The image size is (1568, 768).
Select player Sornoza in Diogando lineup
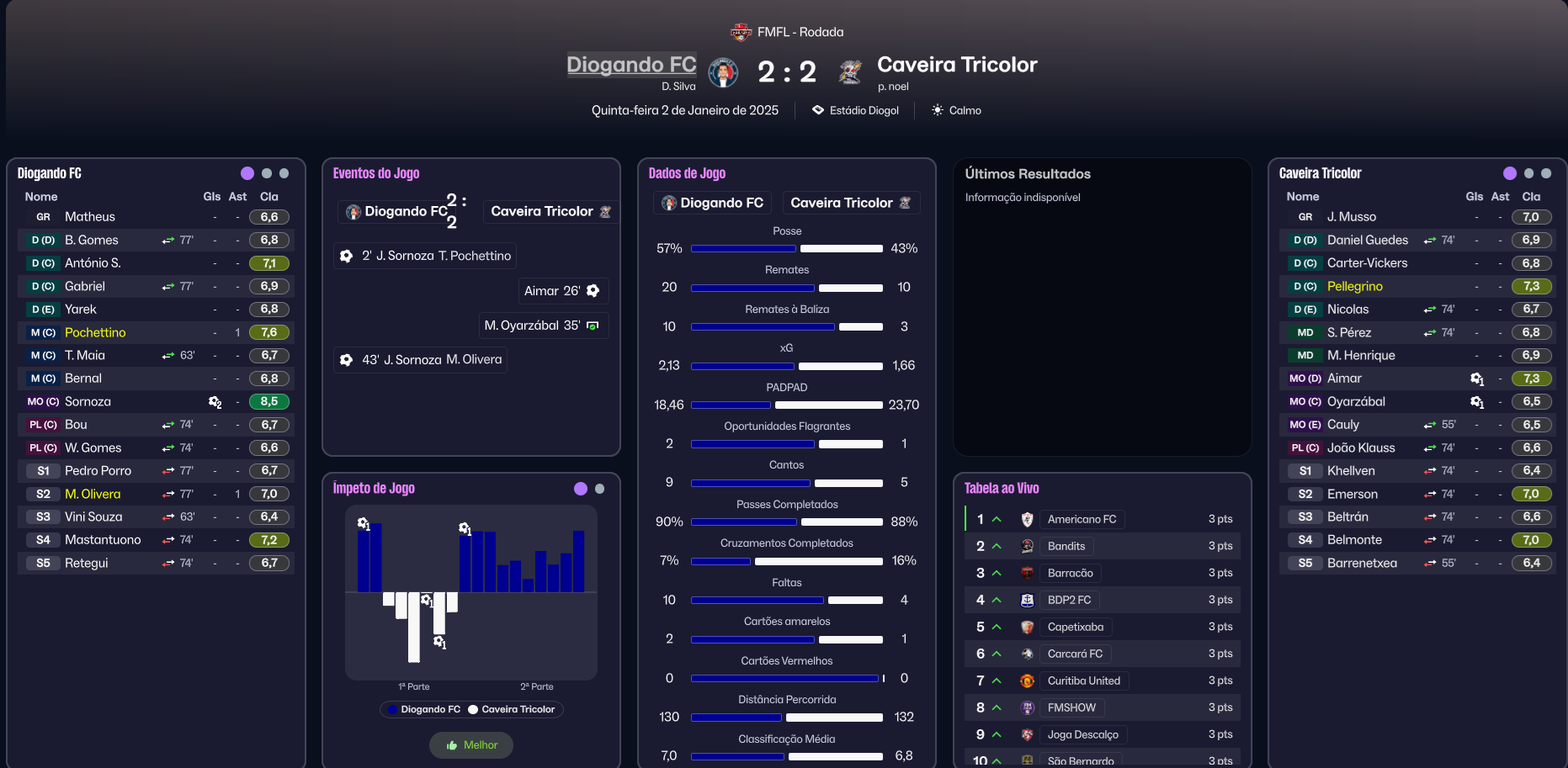point(88,402)
